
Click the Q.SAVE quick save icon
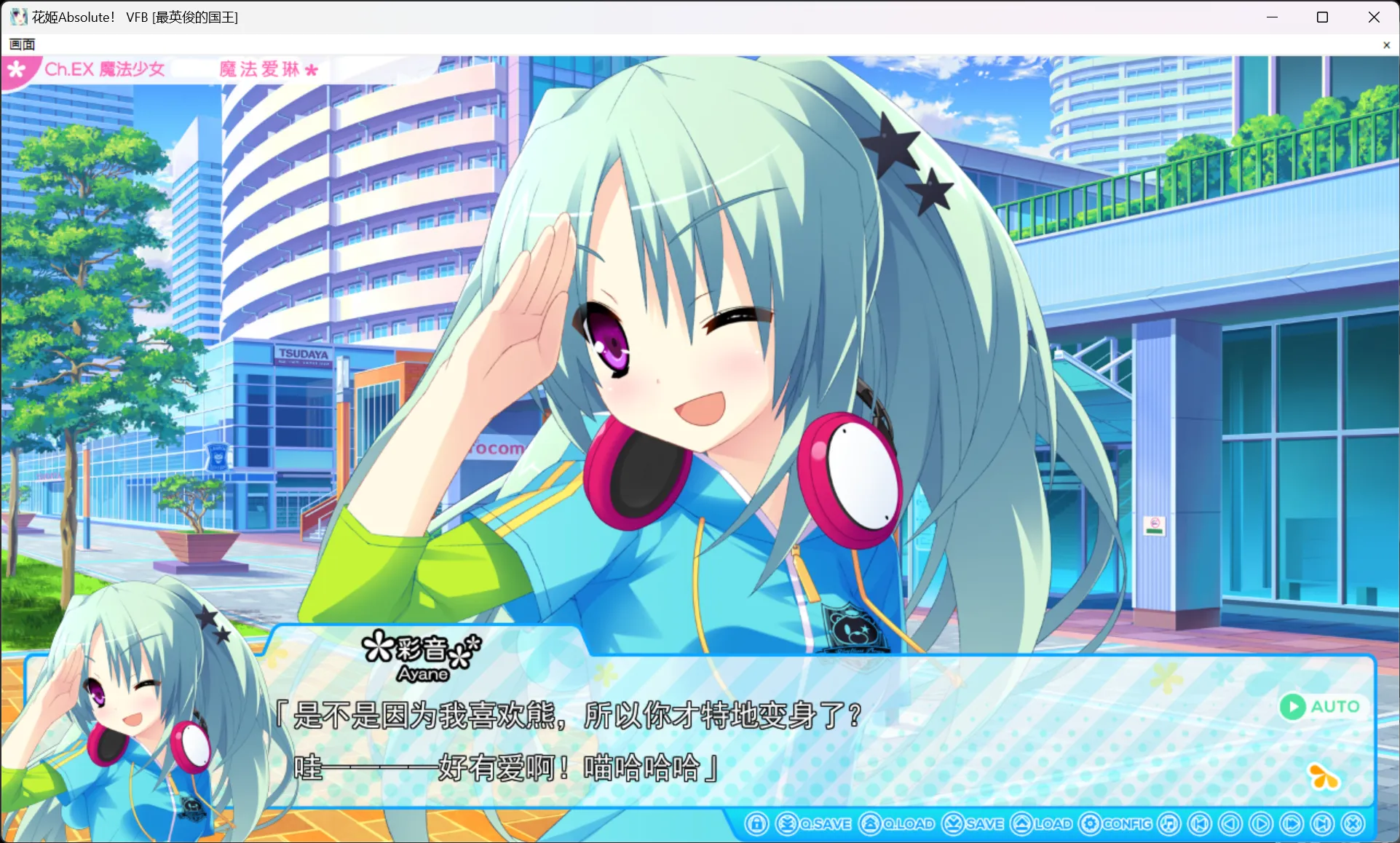click(x=787, y=824)
